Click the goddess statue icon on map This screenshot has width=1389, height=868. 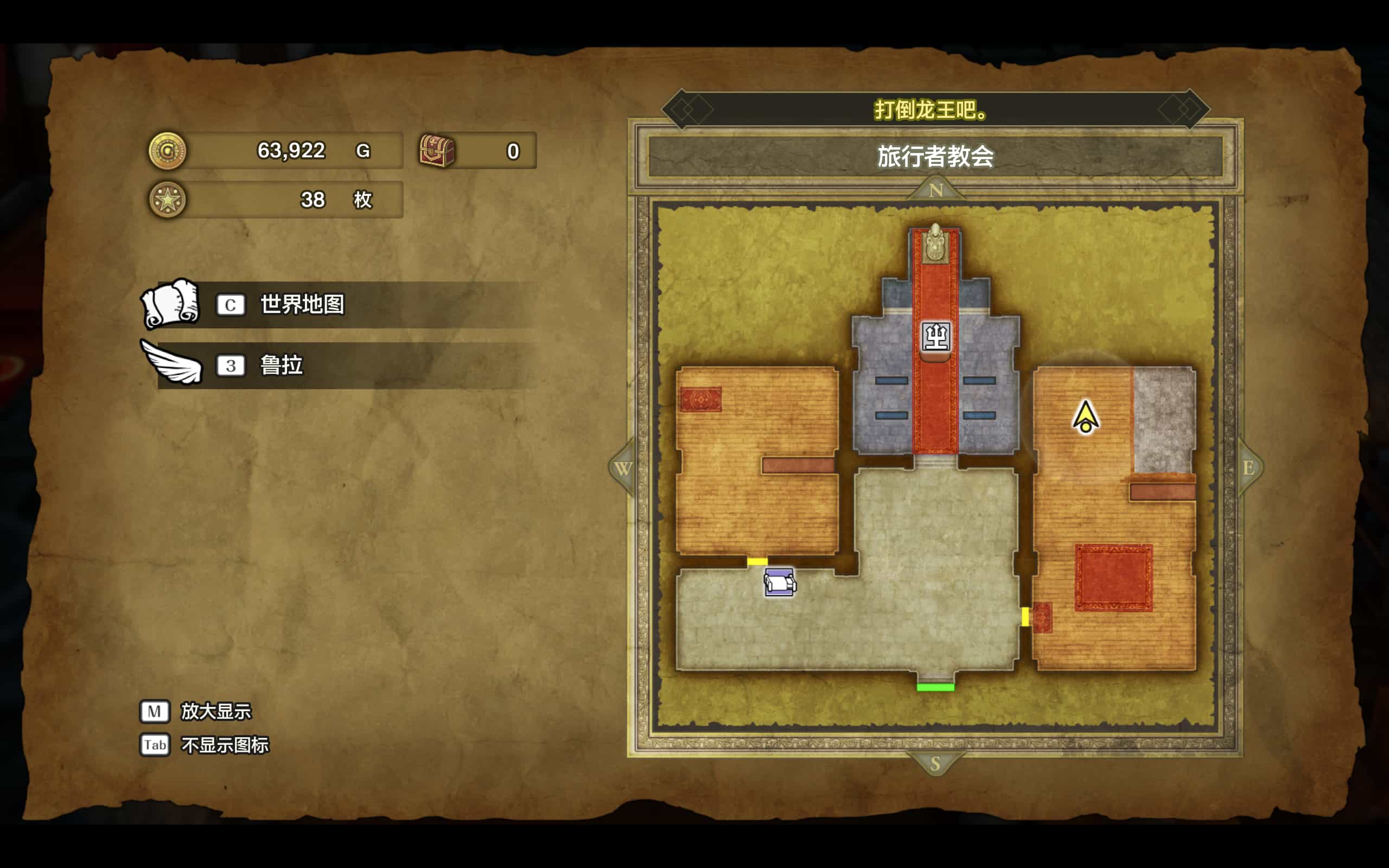point(935,242)
